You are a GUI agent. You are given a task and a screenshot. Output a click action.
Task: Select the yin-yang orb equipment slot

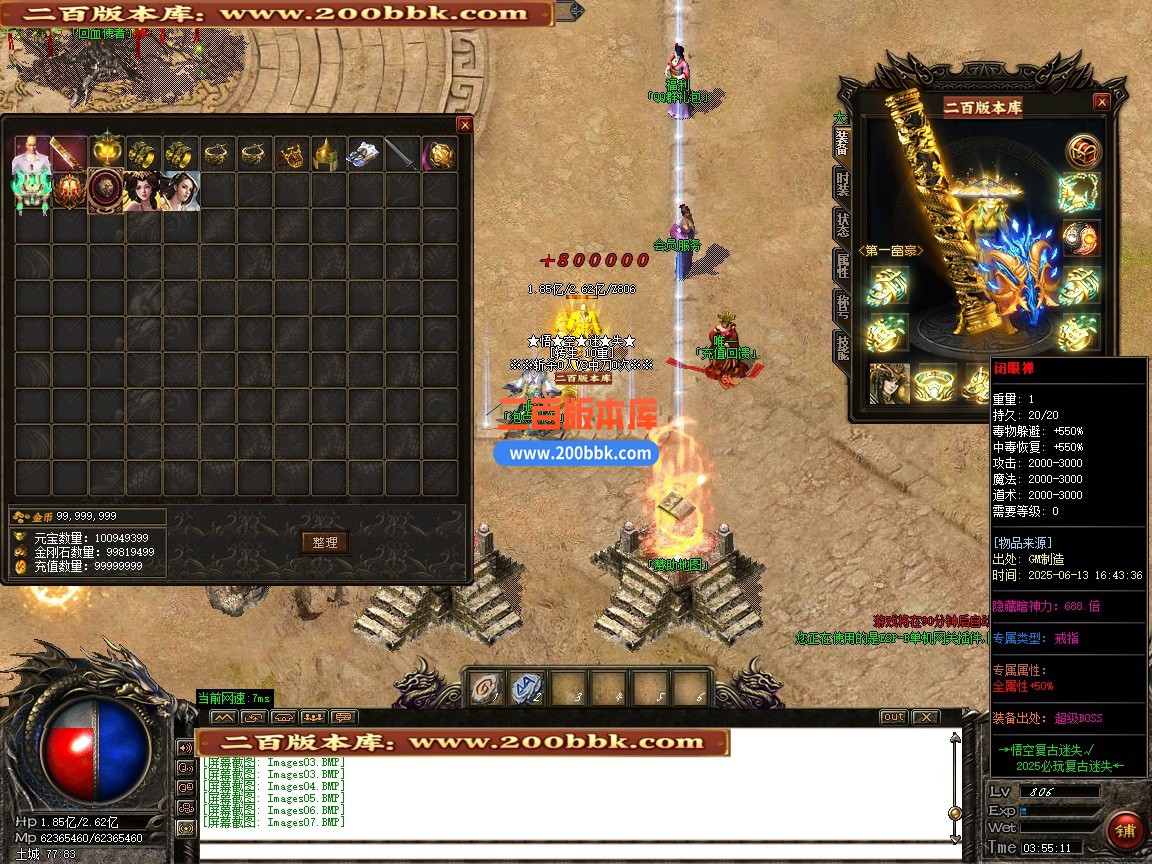1080,238
